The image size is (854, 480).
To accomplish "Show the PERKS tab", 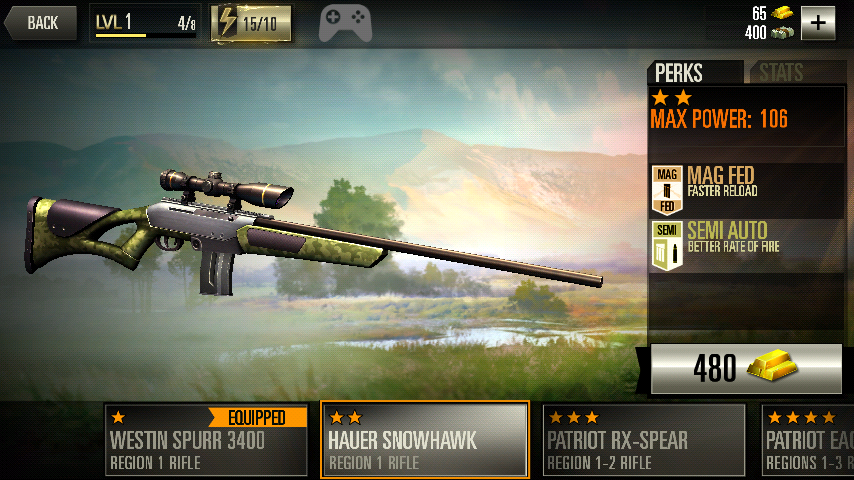I will pyautogui.click(x=694, y=73).
